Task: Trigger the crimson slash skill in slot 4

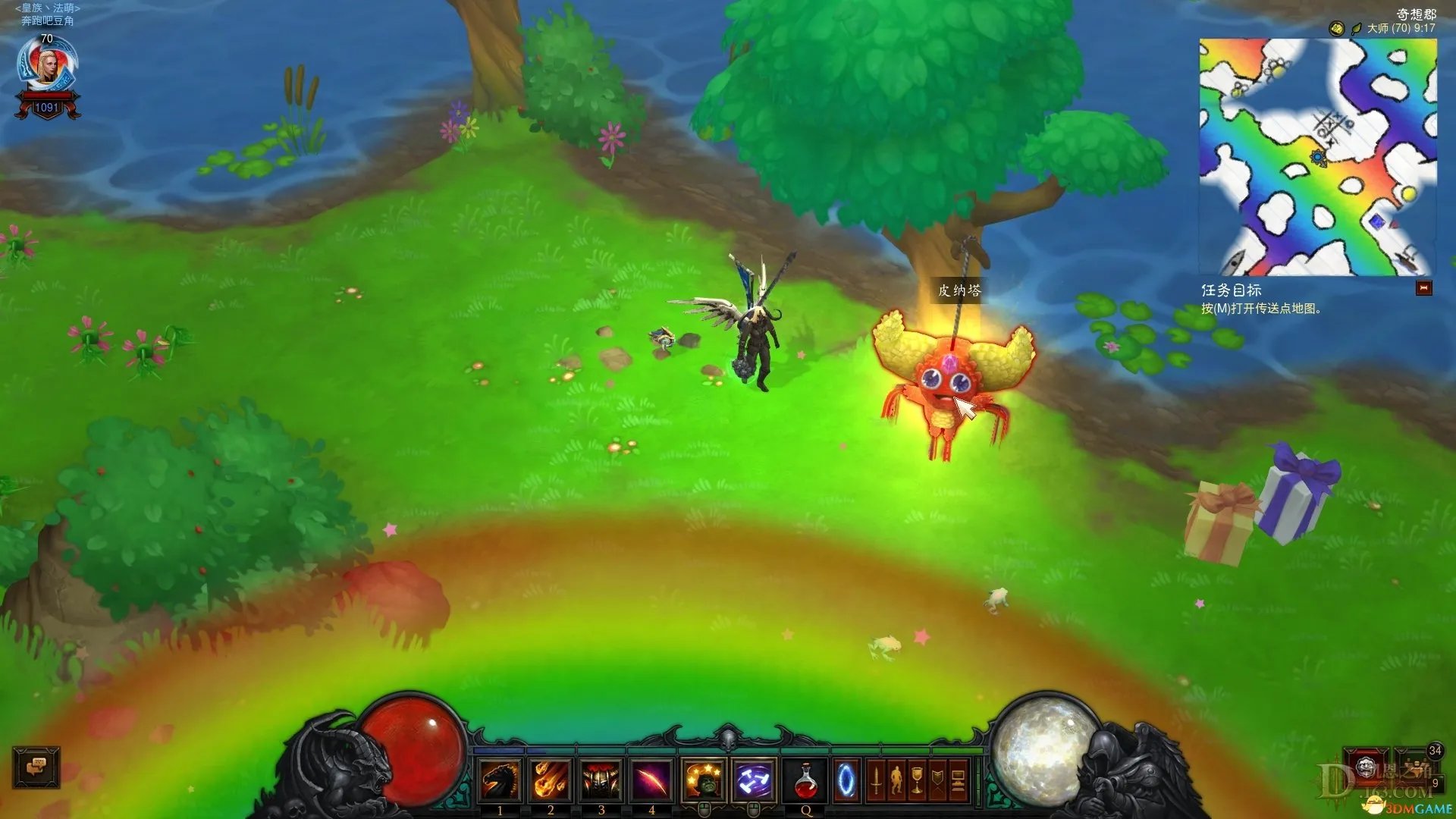Action: (651, 780)
